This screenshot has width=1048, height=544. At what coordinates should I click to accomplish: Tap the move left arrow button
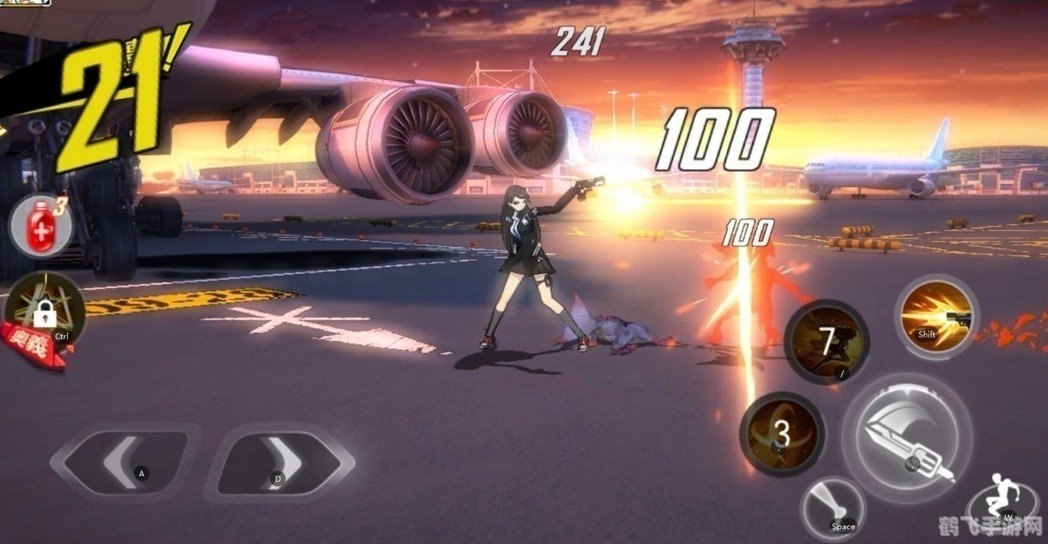[x=127, y=462]
